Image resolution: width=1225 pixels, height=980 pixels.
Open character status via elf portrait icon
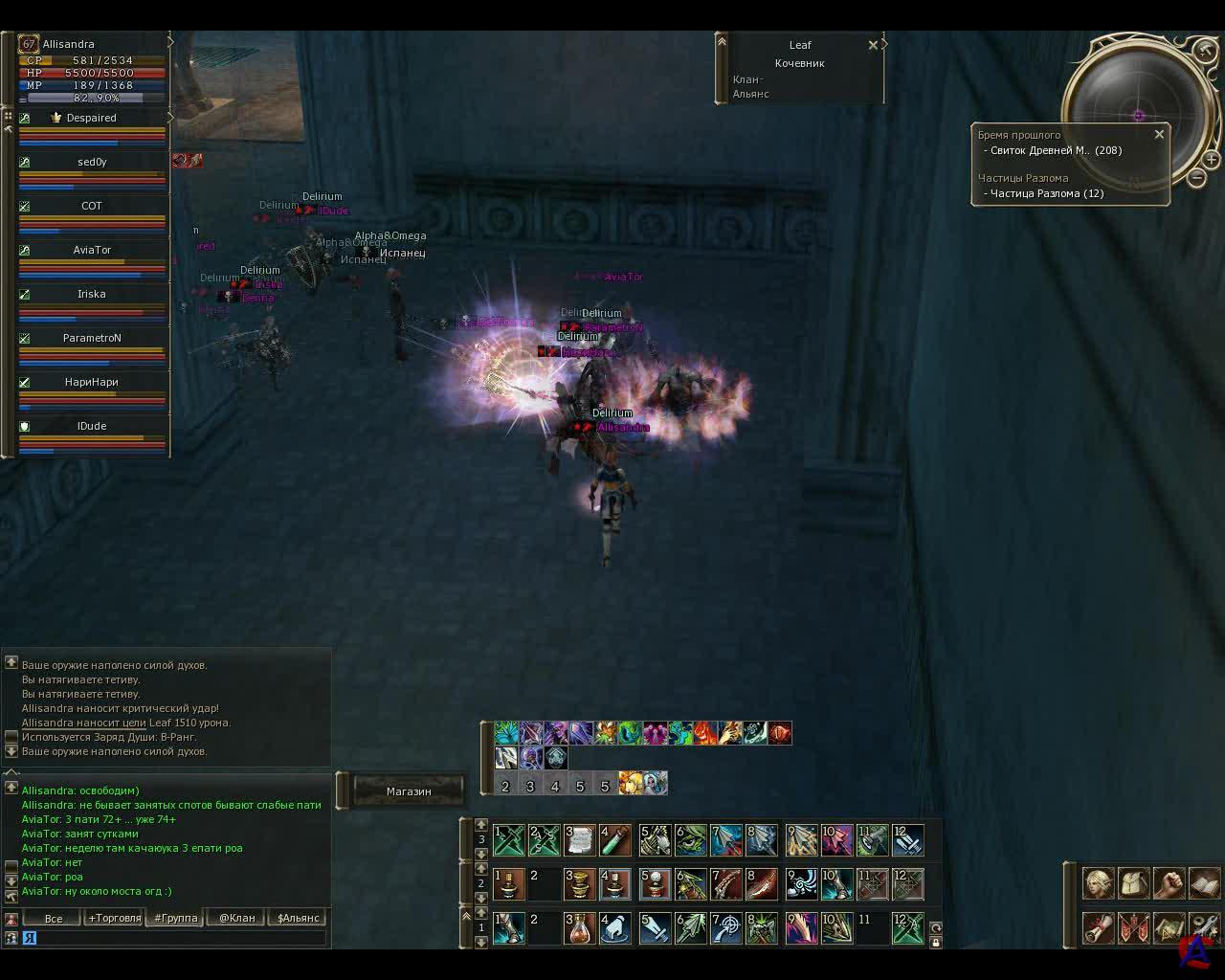coord(1098,883)
